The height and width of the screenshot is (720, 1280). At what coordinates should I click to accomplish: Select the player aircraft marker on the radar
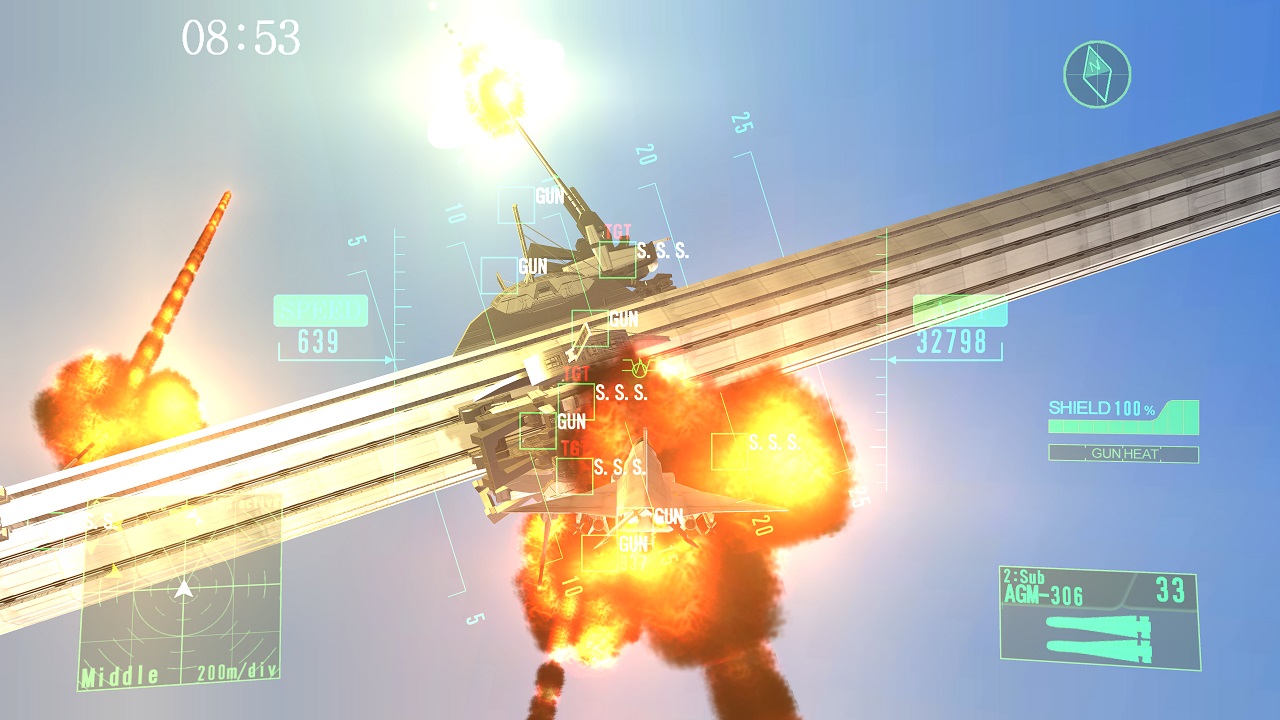point(183,590)
